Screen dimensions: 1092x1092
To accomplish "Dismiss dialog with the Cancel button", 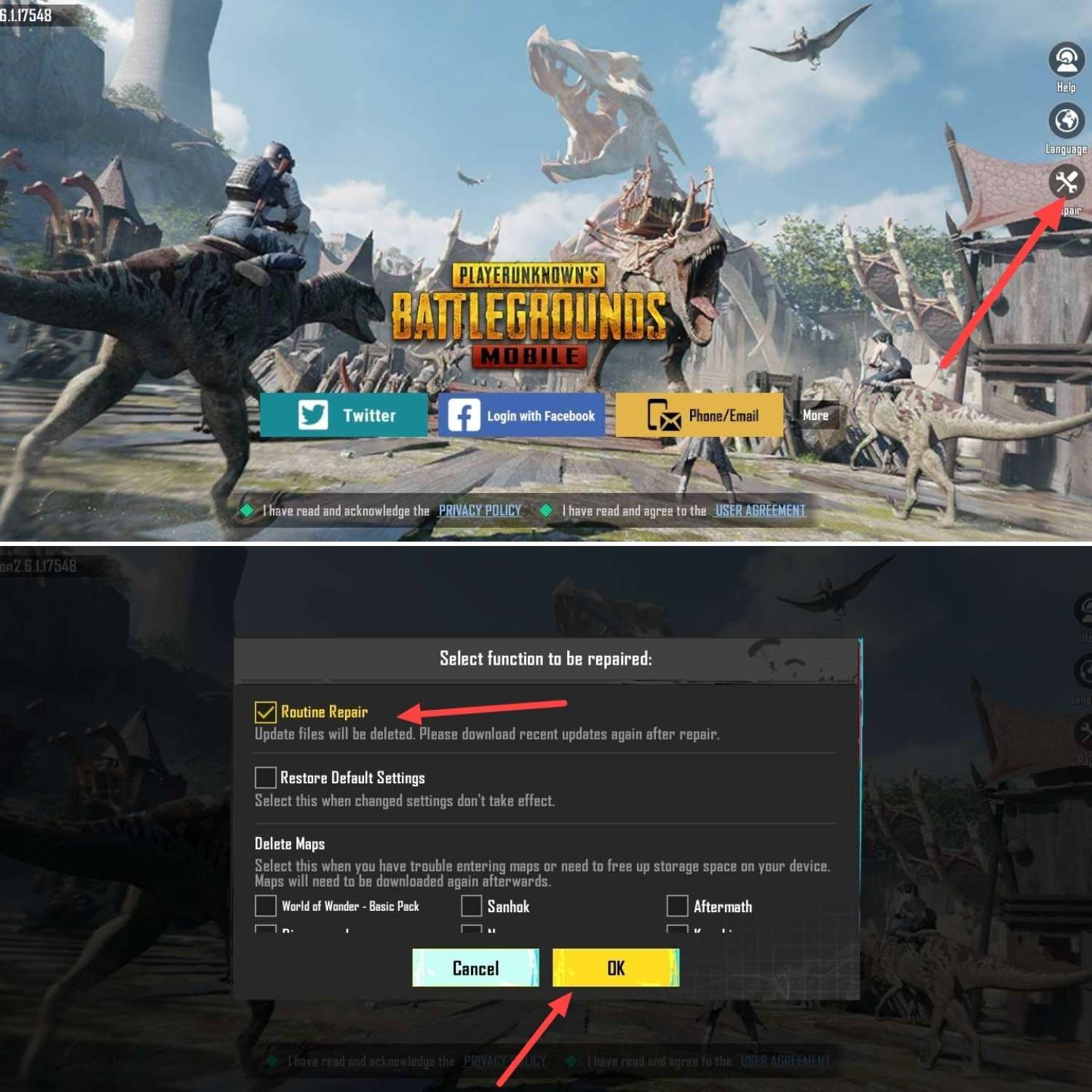I will 476,968.
